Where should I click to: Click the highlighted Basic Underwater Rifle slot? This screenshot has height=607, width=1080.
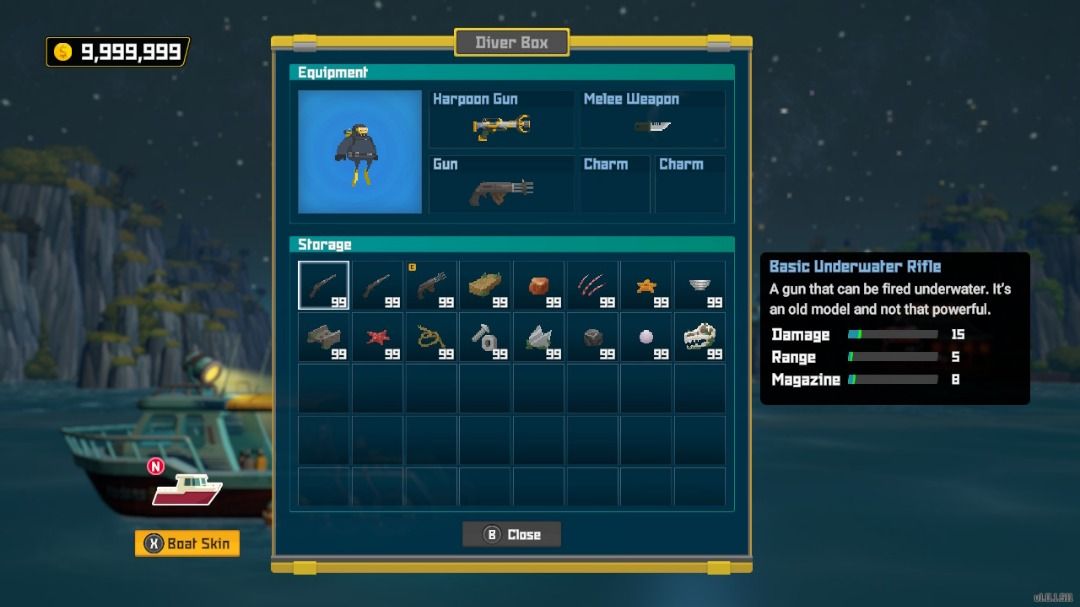pyautogui.click(x=324, y=286)
